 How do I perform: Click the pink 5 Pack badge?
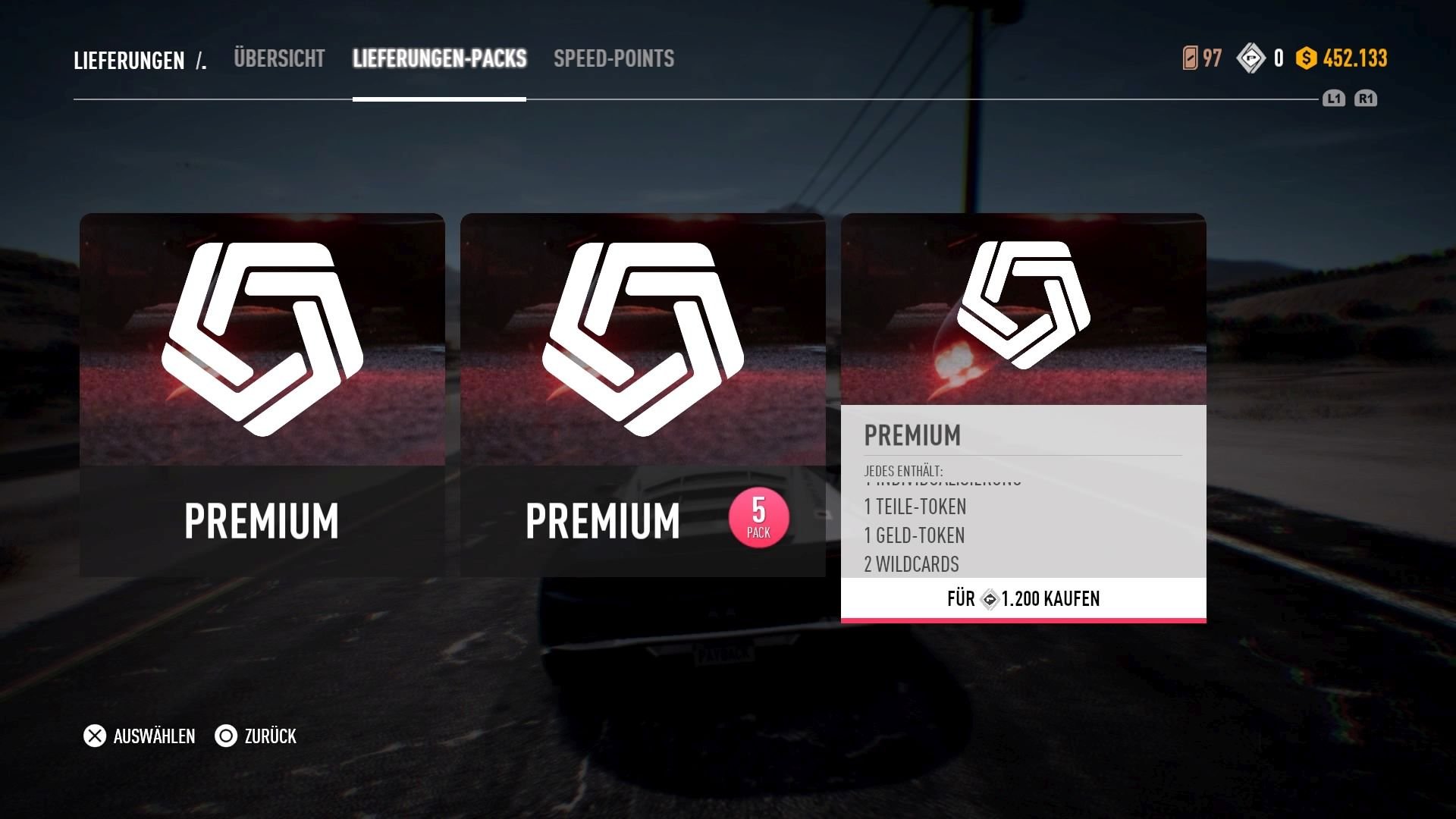(758, 517)
